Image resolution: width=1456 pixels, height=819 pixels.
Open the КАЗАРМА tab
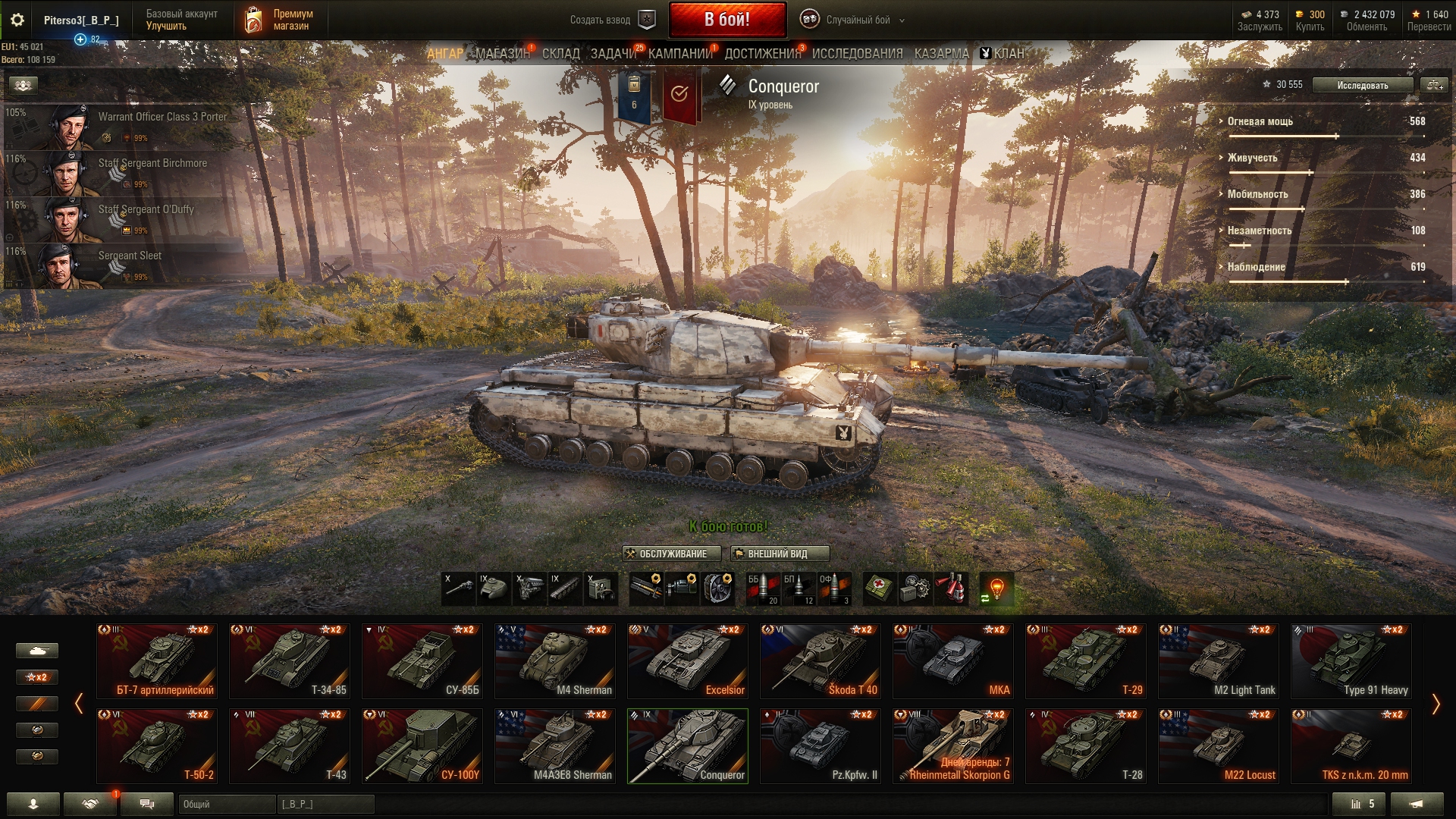pos(941,54)
